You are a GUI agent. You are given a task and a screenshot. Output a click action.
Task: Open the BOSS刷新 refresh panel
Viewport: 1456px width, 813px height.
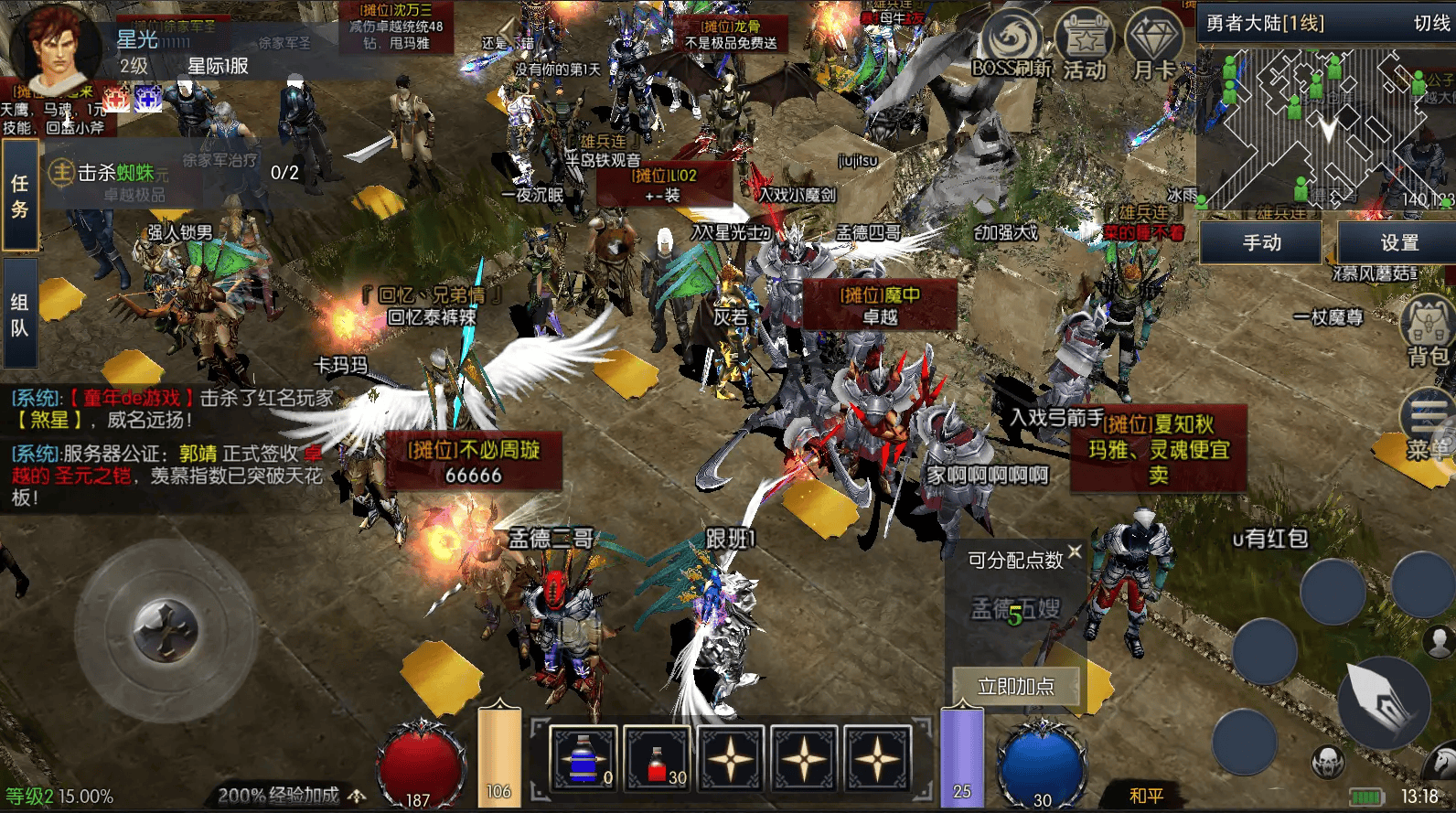[x=1012, y=44]
